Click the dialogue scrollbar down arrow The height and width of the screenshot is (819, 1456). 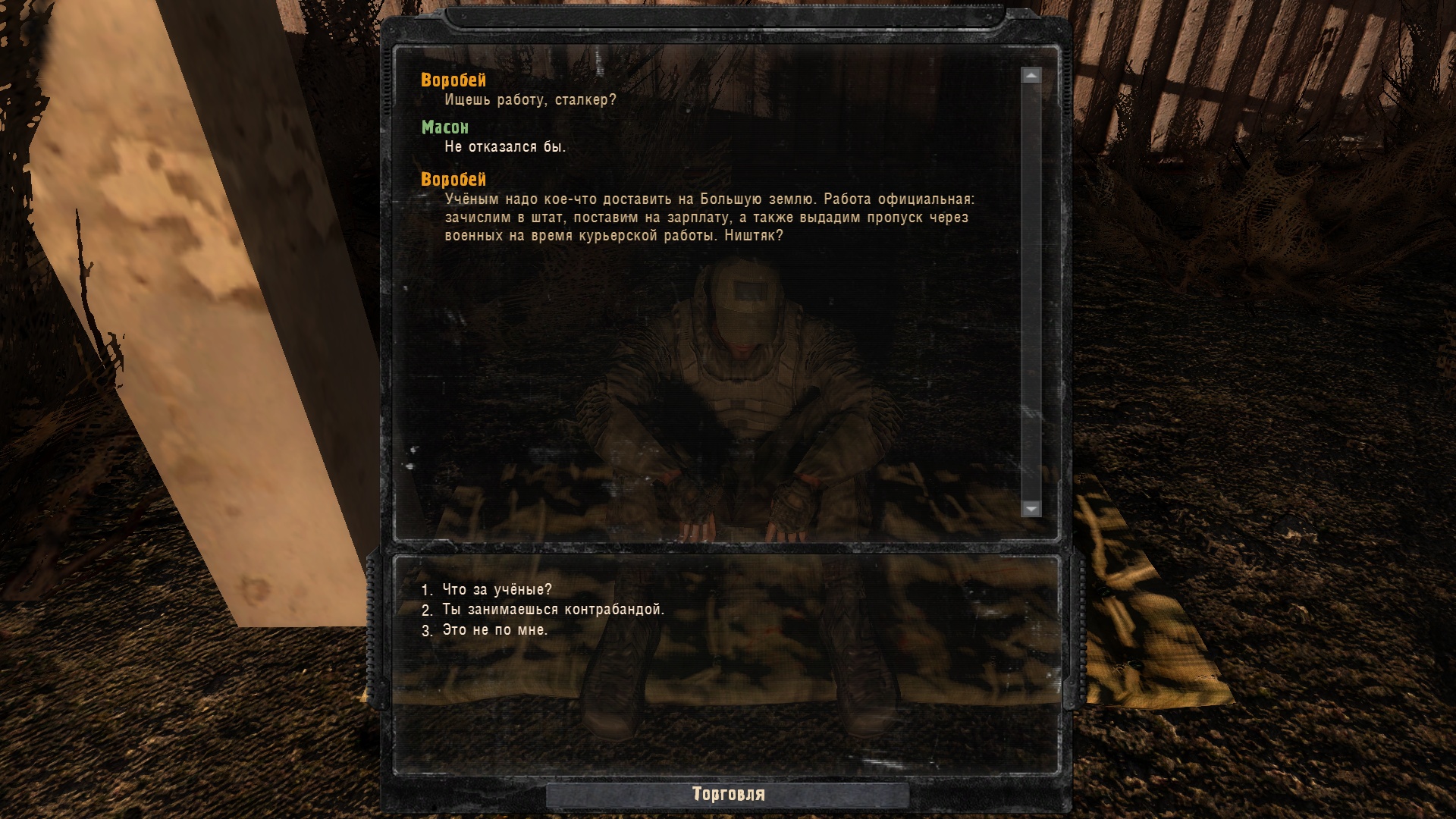pos(1031,508)
